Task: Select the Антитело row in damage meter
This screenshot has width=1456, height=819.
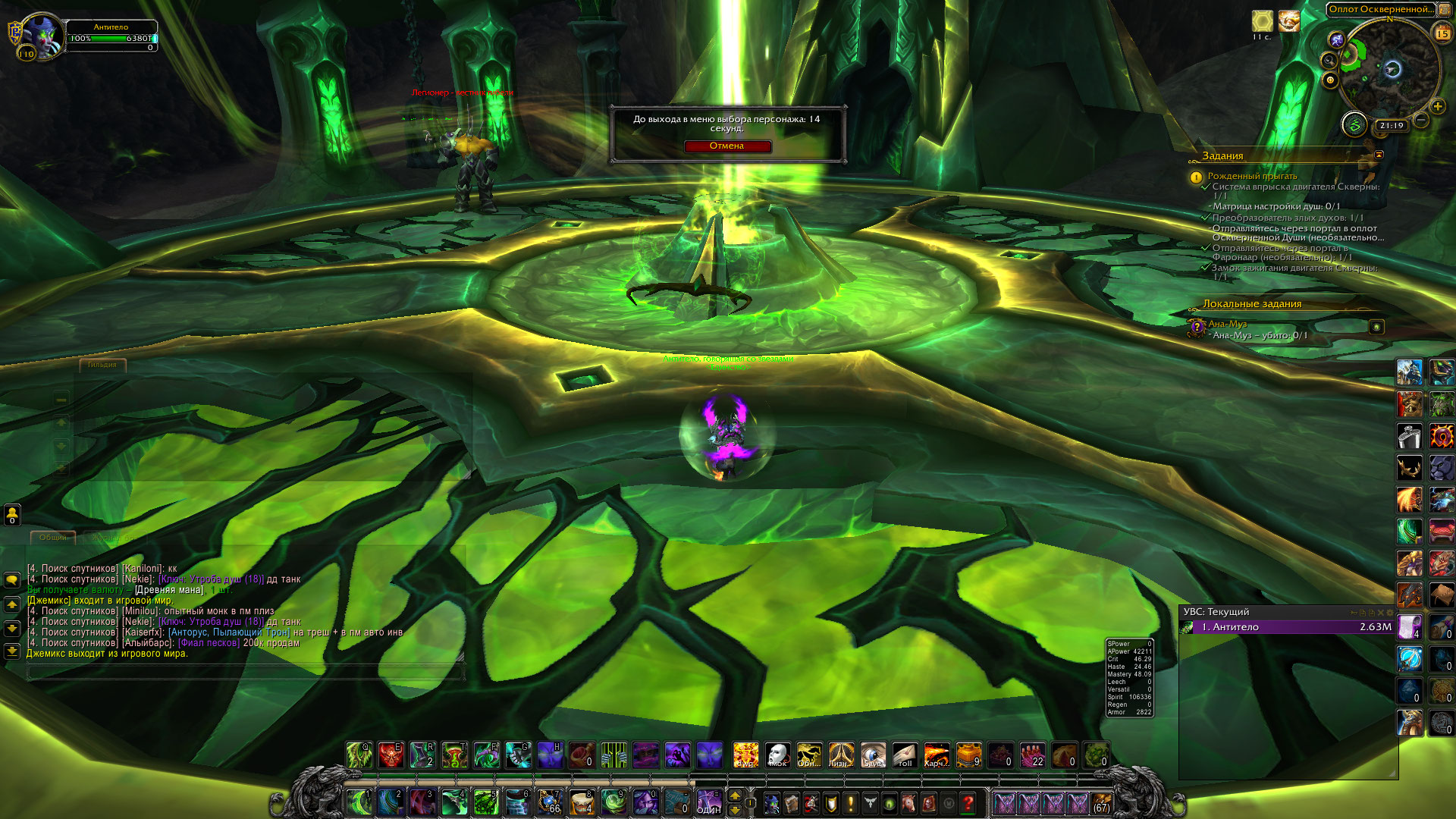Action: pyautogui.click(x=1289, y=627)
